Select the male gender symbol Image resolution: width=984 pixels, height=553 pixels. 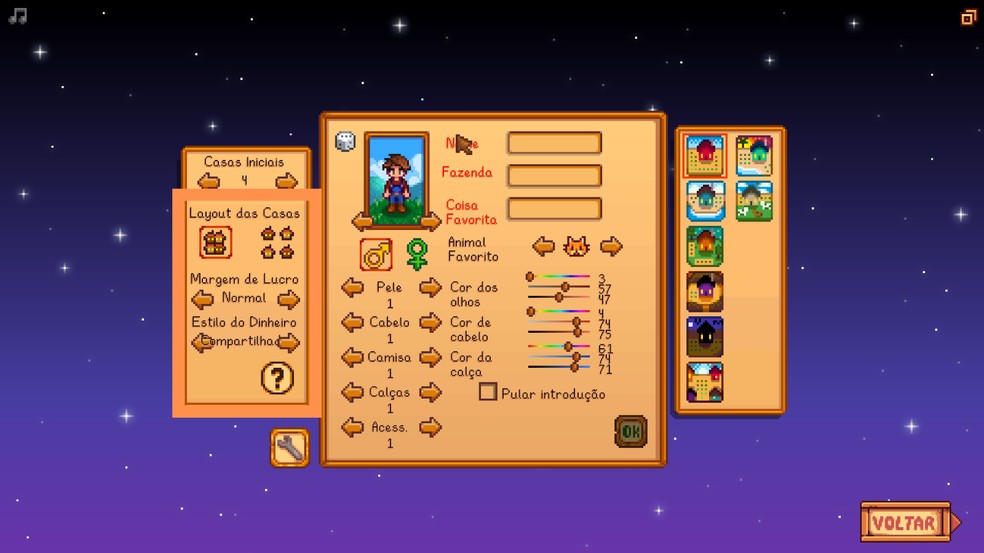[x=376, y=255]
